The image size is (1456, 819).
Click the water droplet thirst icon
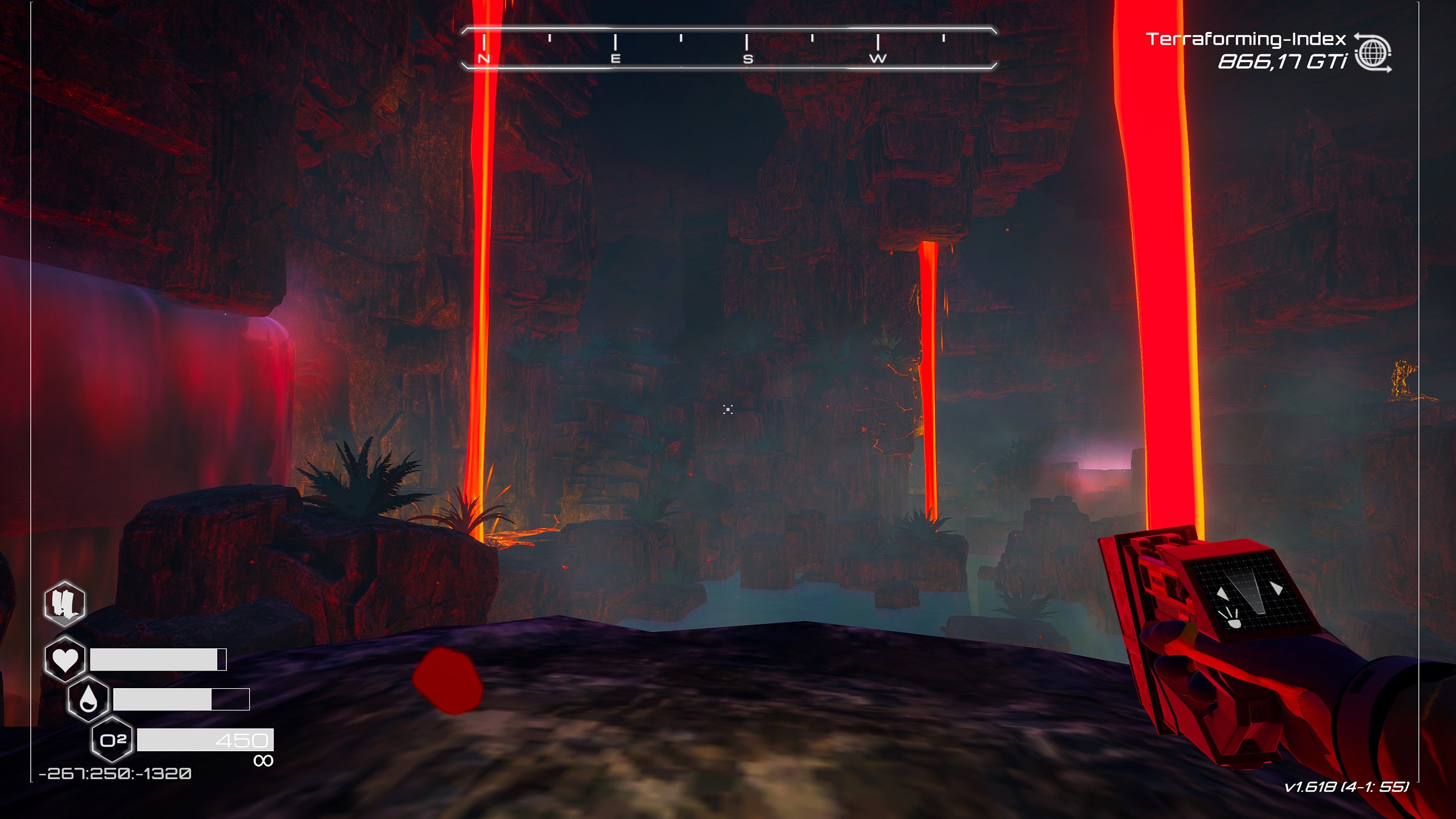click(88, 698)
